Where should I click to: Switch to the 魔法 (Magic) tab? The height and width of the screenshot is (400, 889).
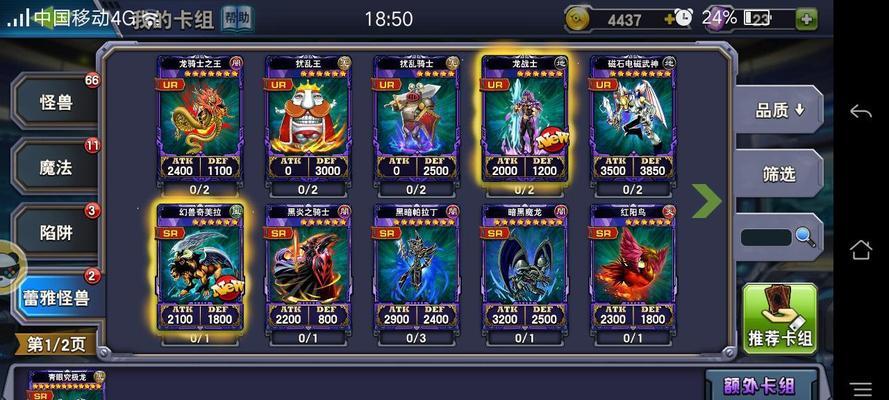coord(55,168)
